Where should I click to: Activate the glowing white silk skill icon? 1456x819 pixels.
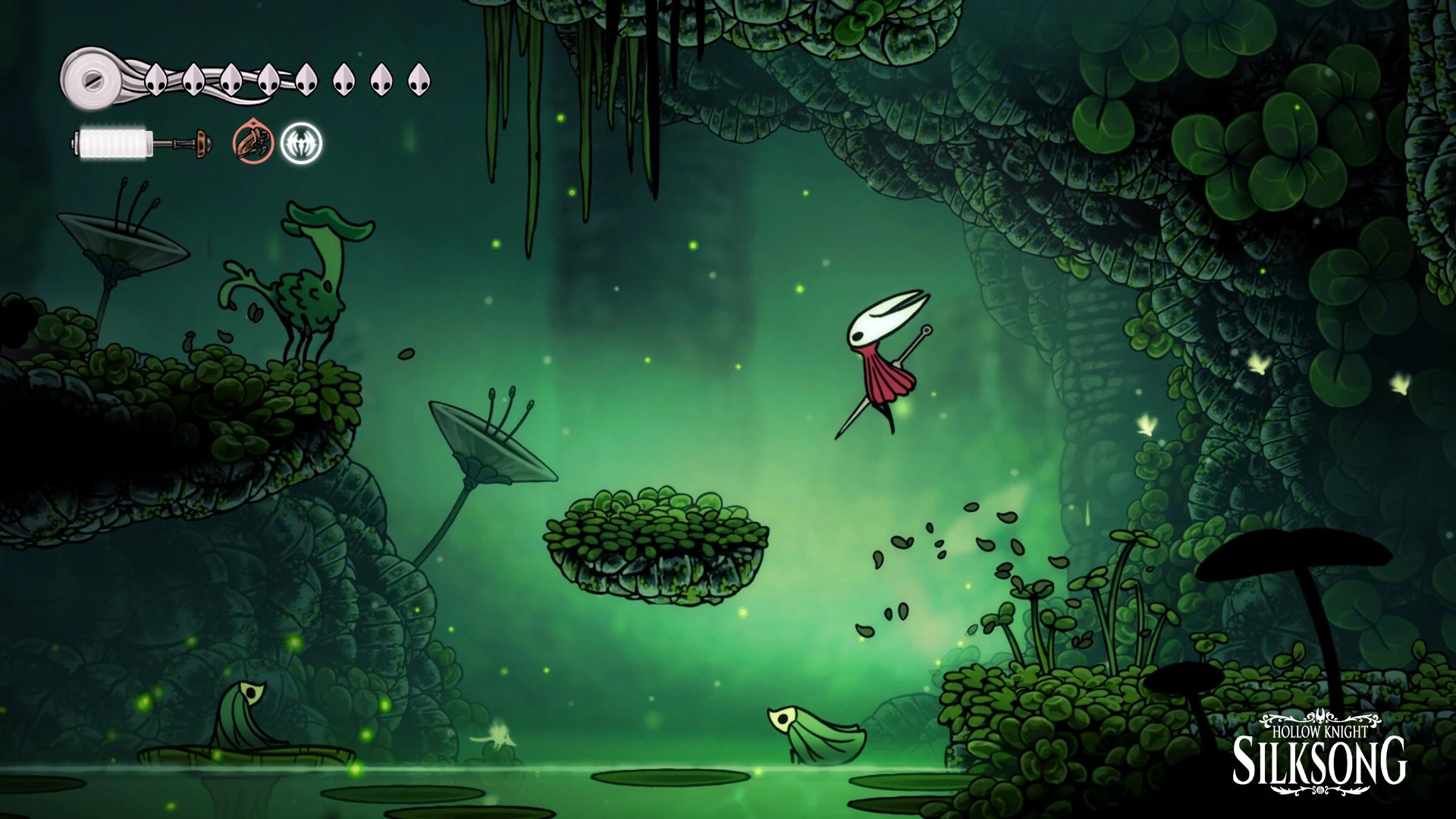coord(301,143)
